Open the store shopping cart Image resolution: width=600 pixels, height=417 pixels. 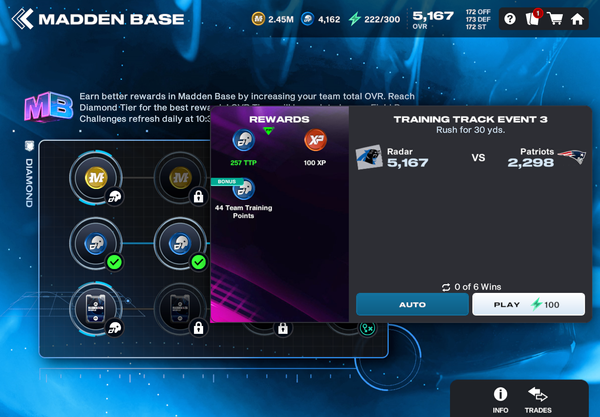[x=554, y=19]
